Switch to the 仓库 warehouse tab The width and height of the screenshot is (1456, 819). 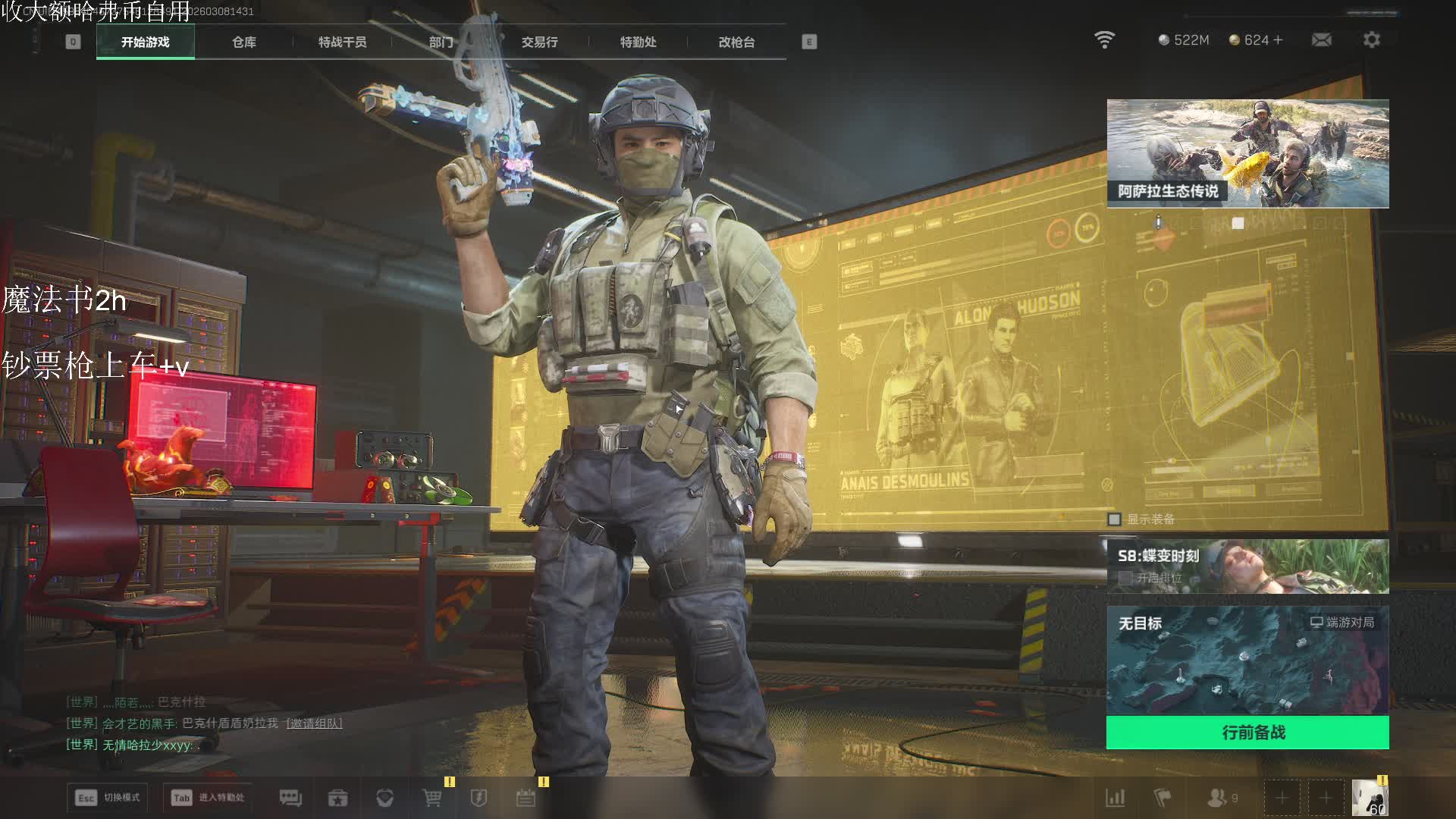[243, 42]
